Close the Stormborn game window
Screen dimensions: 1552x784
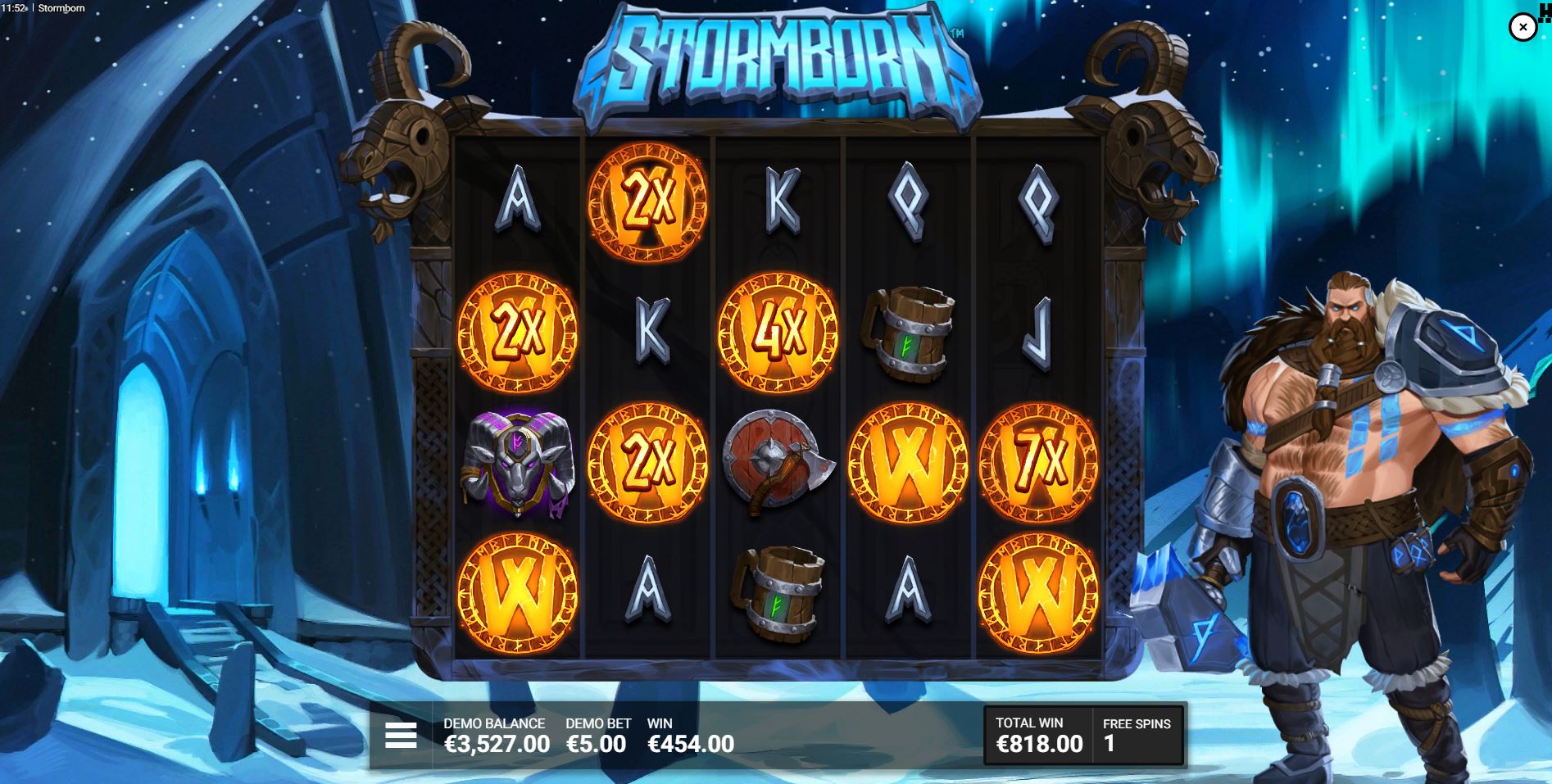pyautogui.click(x=1523, y=27)
